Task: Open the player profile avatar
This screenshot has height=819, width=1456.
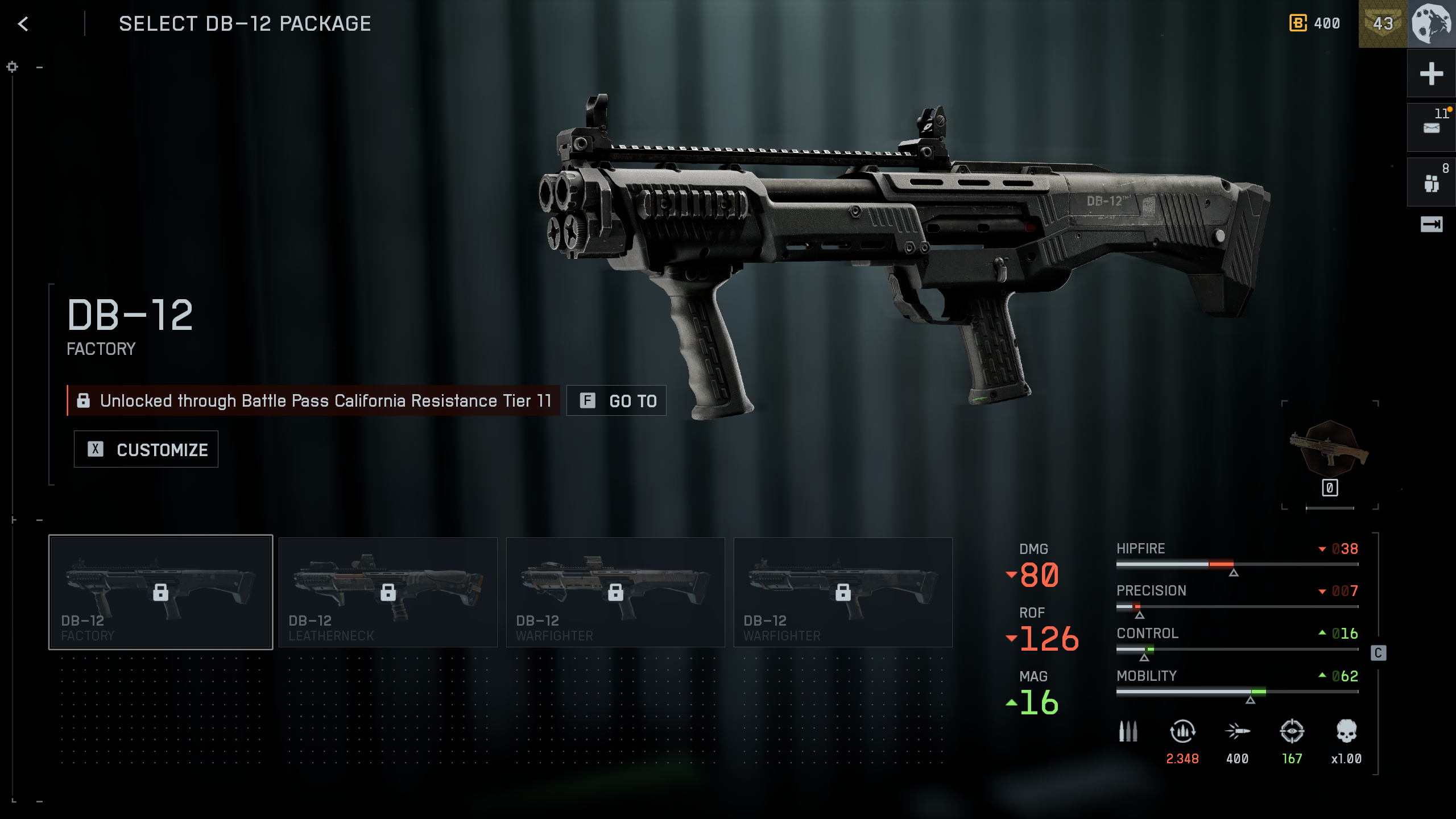Action: point(1432,24)
